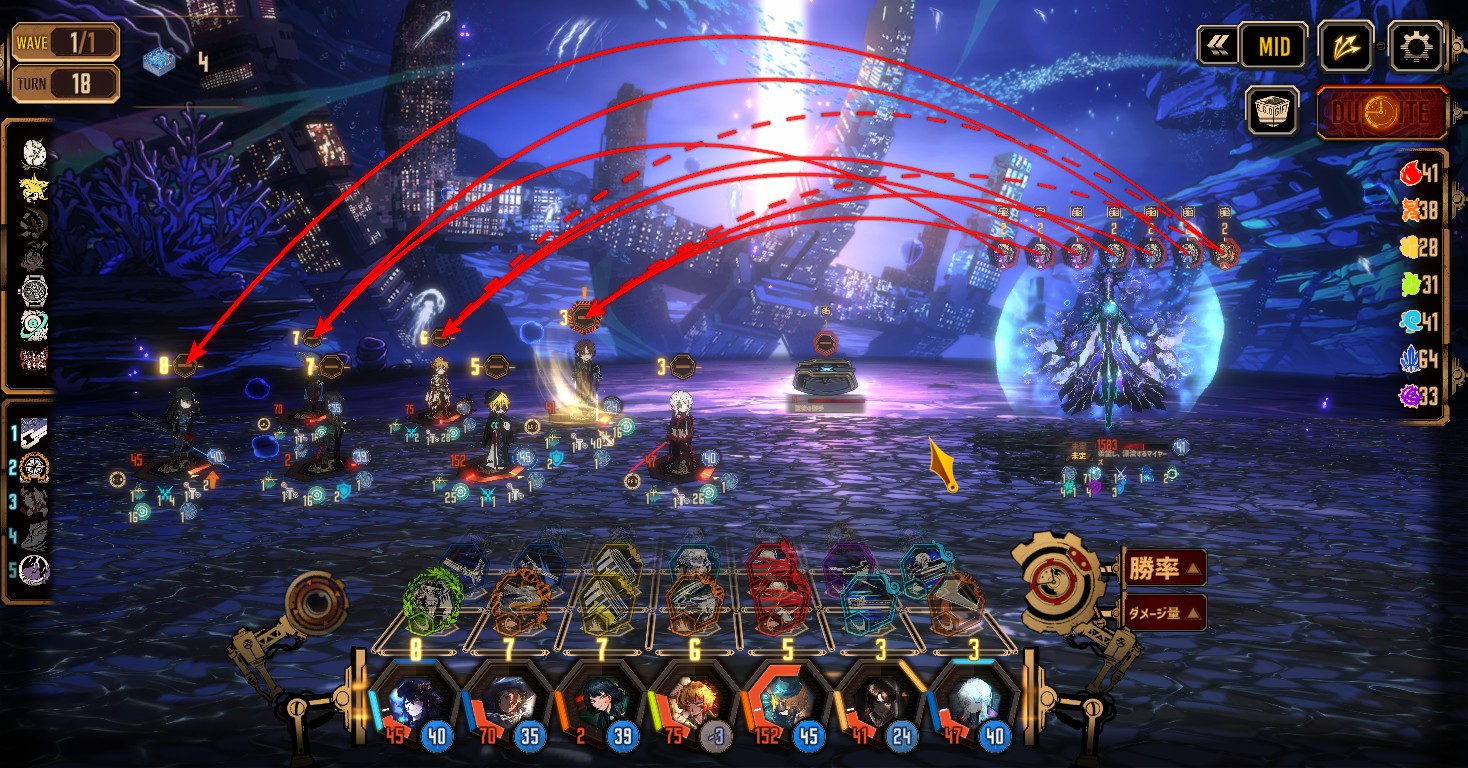Inspect the wristwatch E.G.O gift icon
Screen dimensions: 1468x768
click(x=34, y=291)
